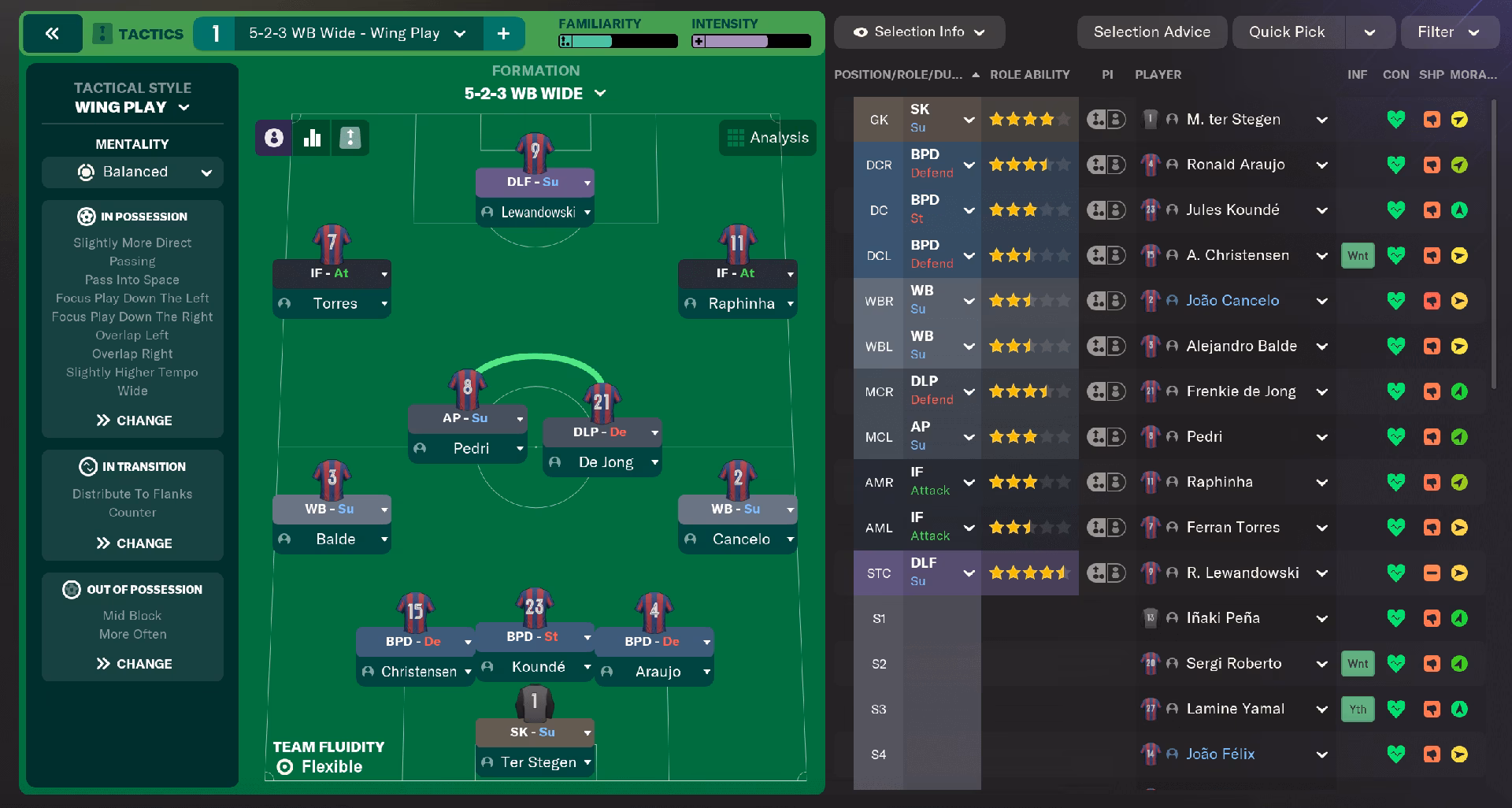Screen dimensions: 1512x808
Task: Open the pitch Analysis view
Action: coord(768,138)
